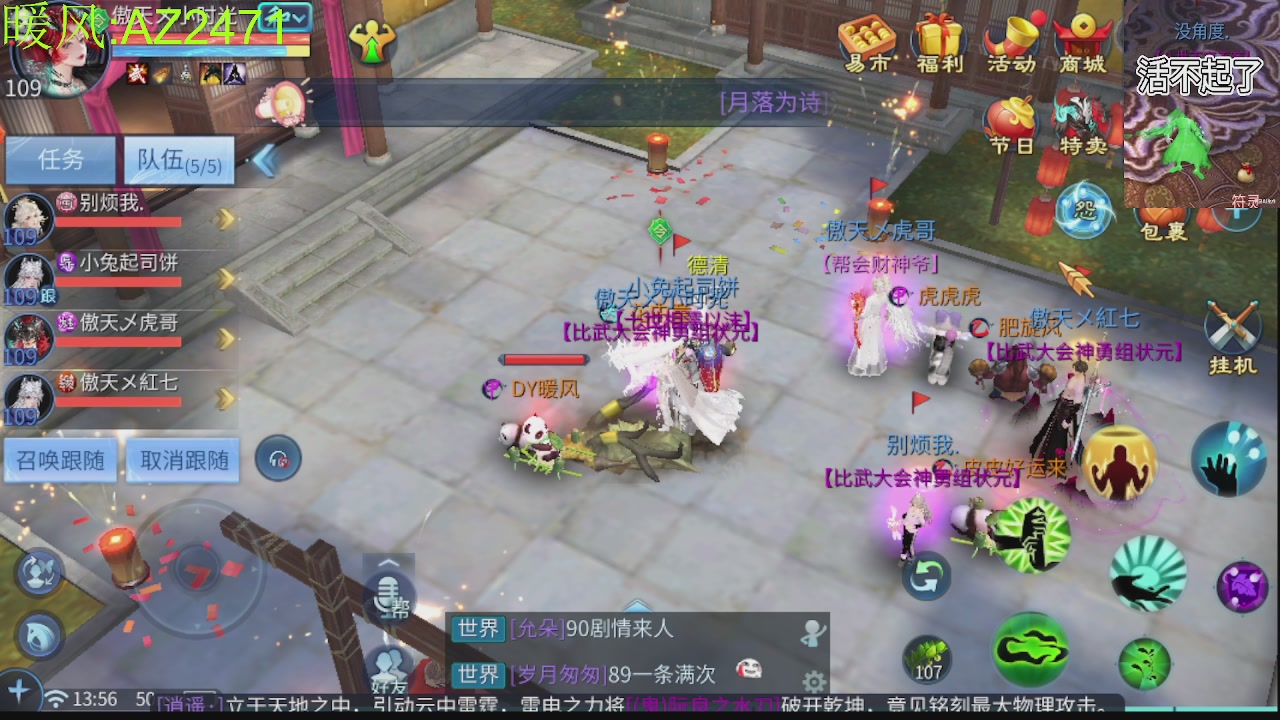Toggle the team voice headset icon

[x=278, y=459]
